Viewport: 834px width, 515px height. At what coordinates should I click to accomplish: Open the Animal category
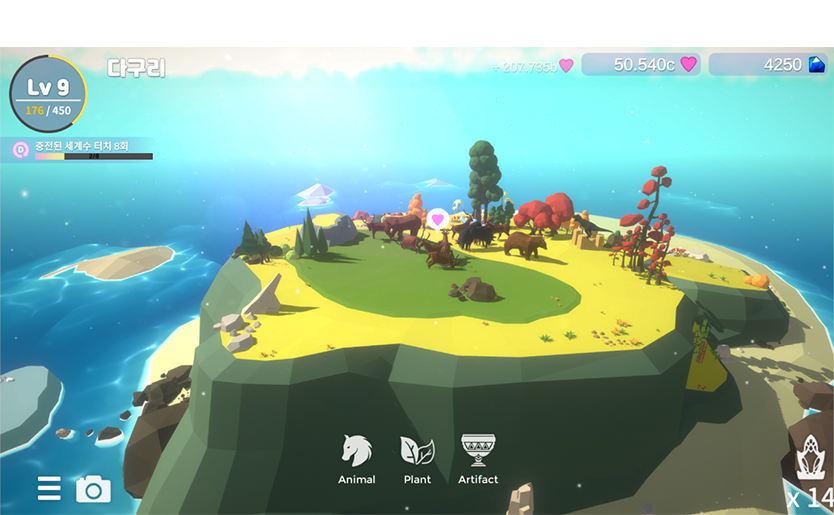[x=356, y=458]
